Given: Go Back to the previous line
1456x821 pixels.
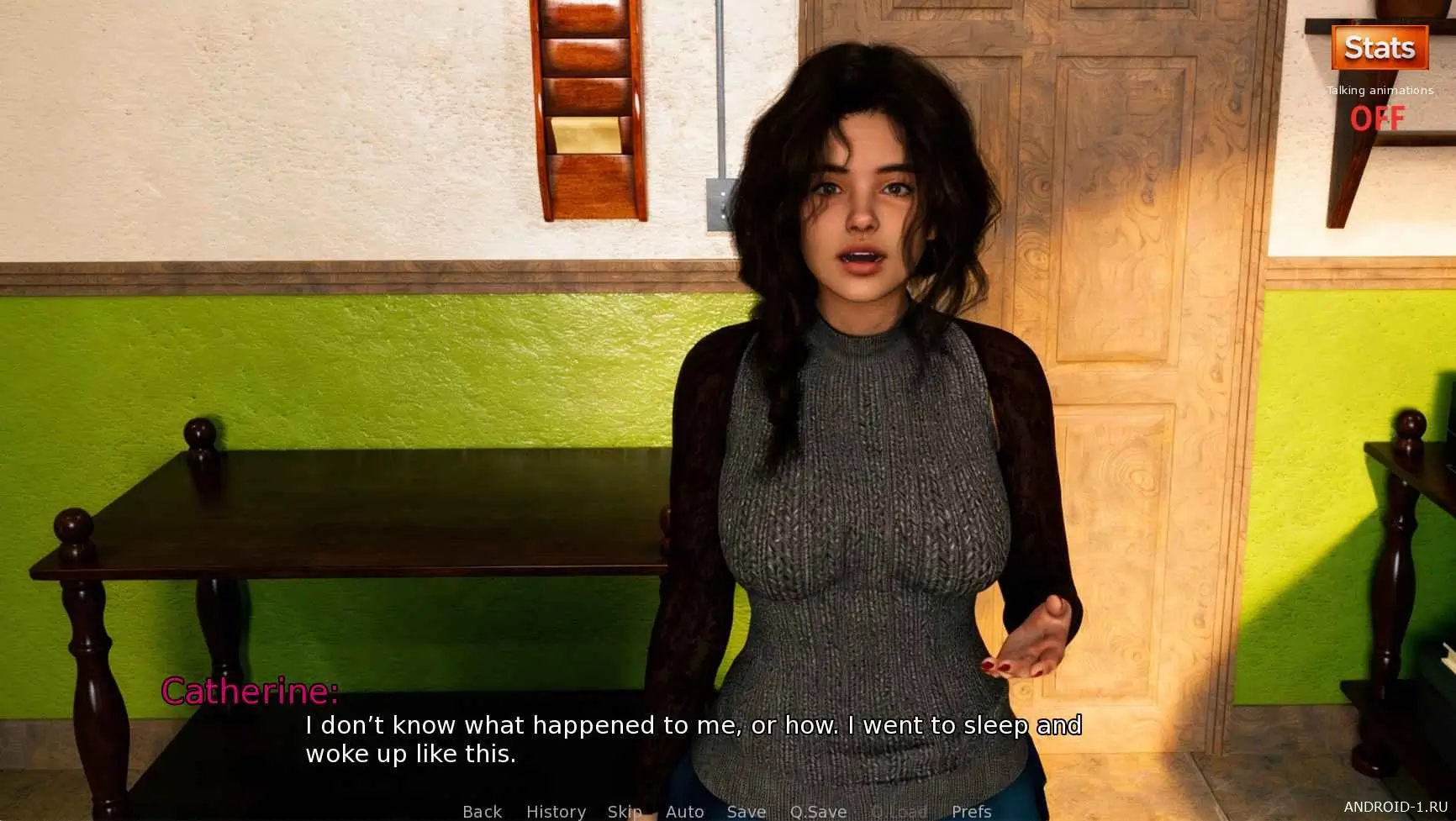Looking at the screenshot, I should coord(482,811).
